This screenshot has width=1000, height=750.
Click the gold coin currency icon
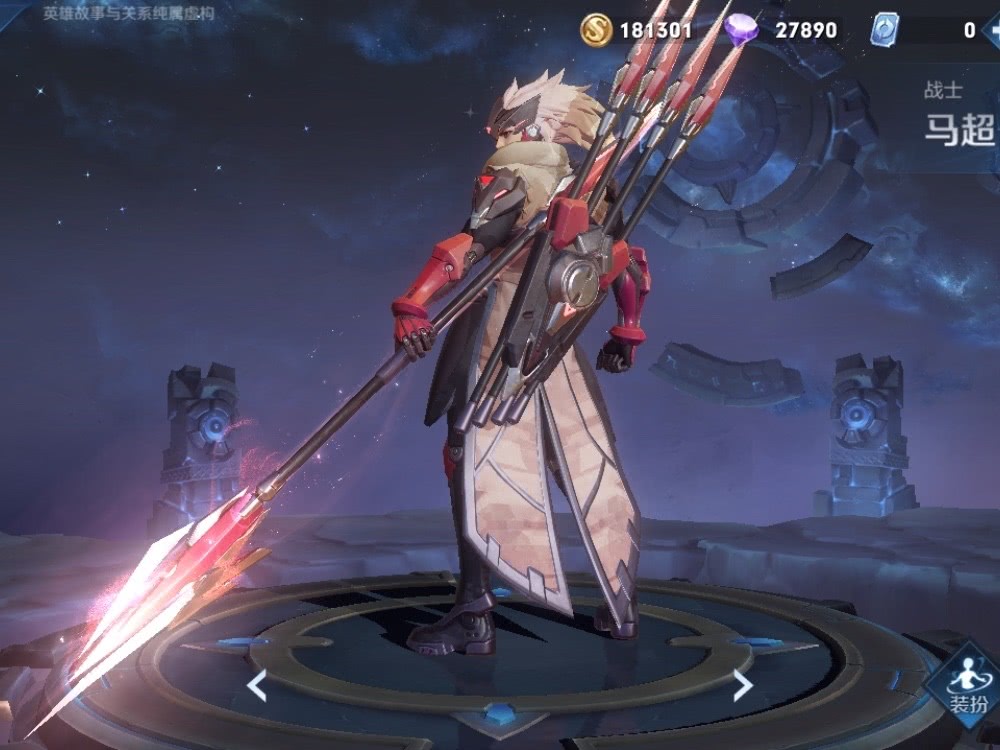coord(596,30)
